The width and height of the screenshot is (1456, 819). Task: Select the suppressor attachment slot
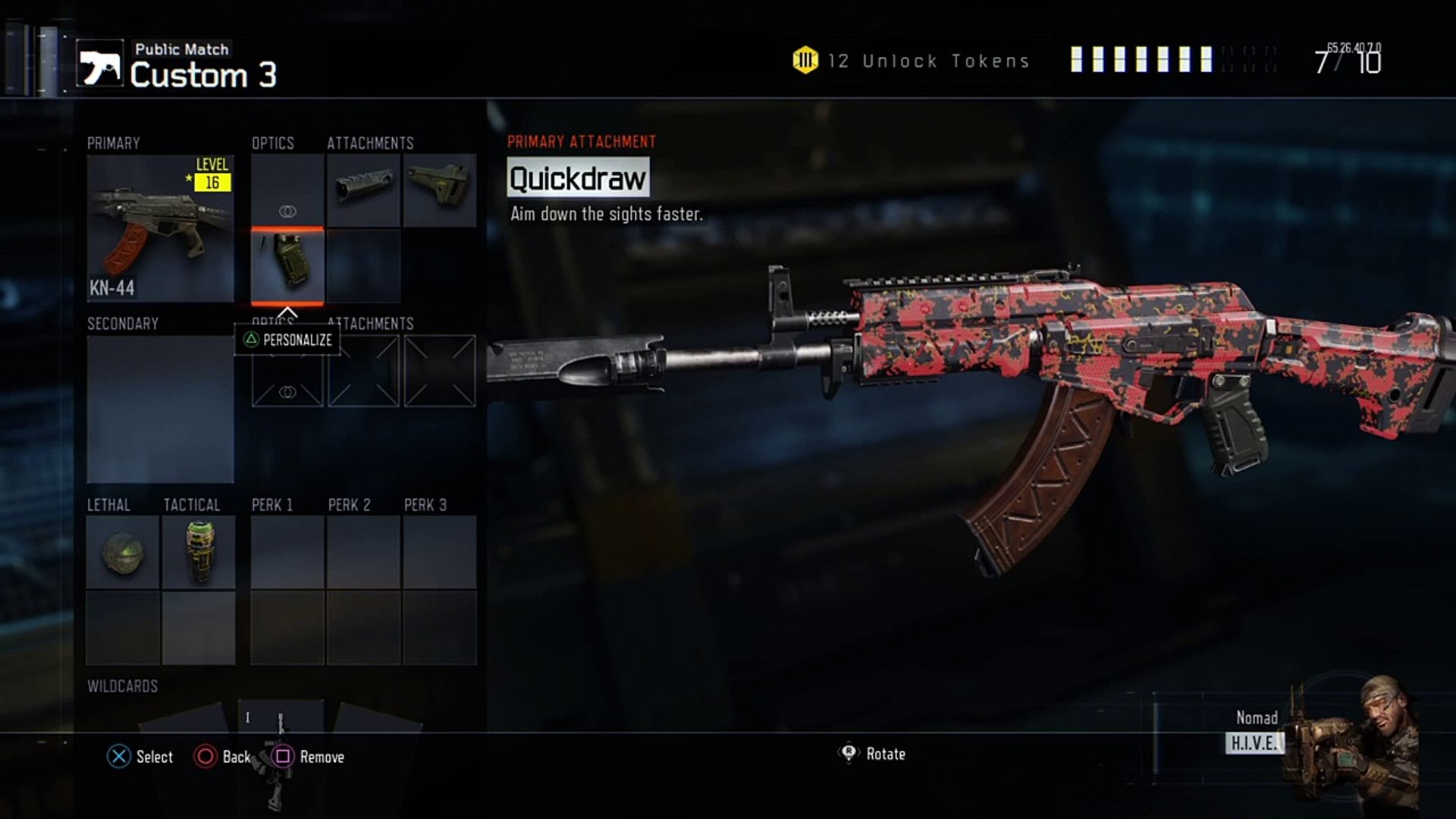[x=364, y=190]
